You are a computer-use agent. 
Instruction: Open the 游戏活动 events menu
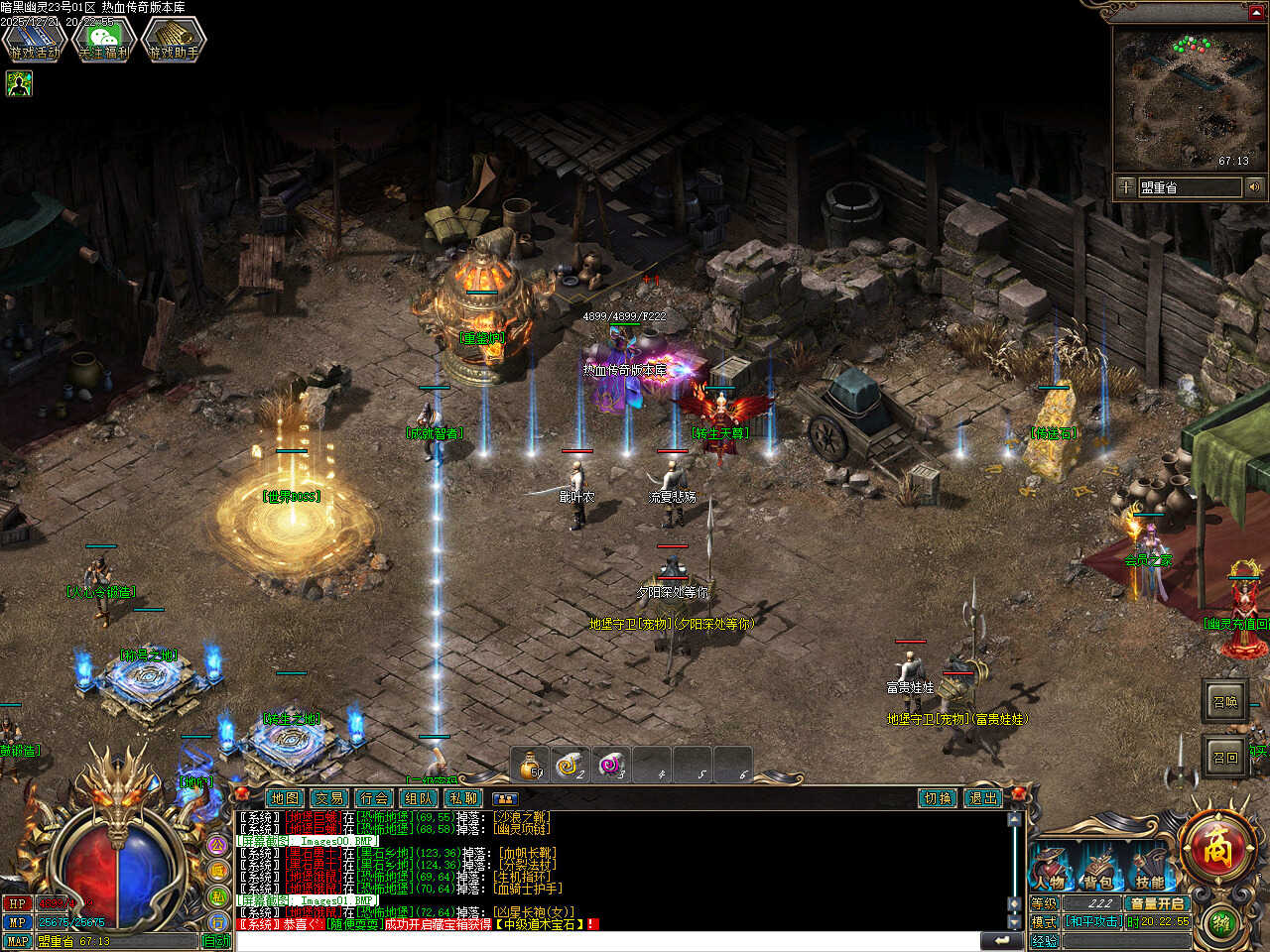click(34, 41)
